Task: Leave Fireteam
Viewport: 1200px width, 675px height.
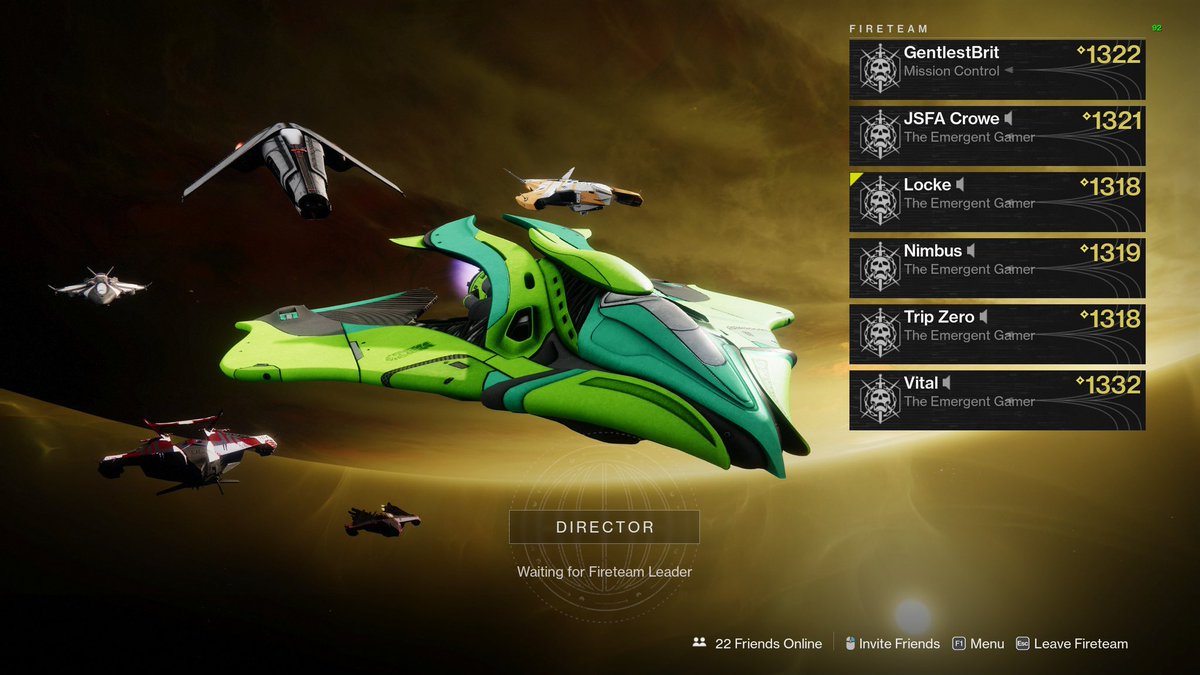Action: [1072, 644]
